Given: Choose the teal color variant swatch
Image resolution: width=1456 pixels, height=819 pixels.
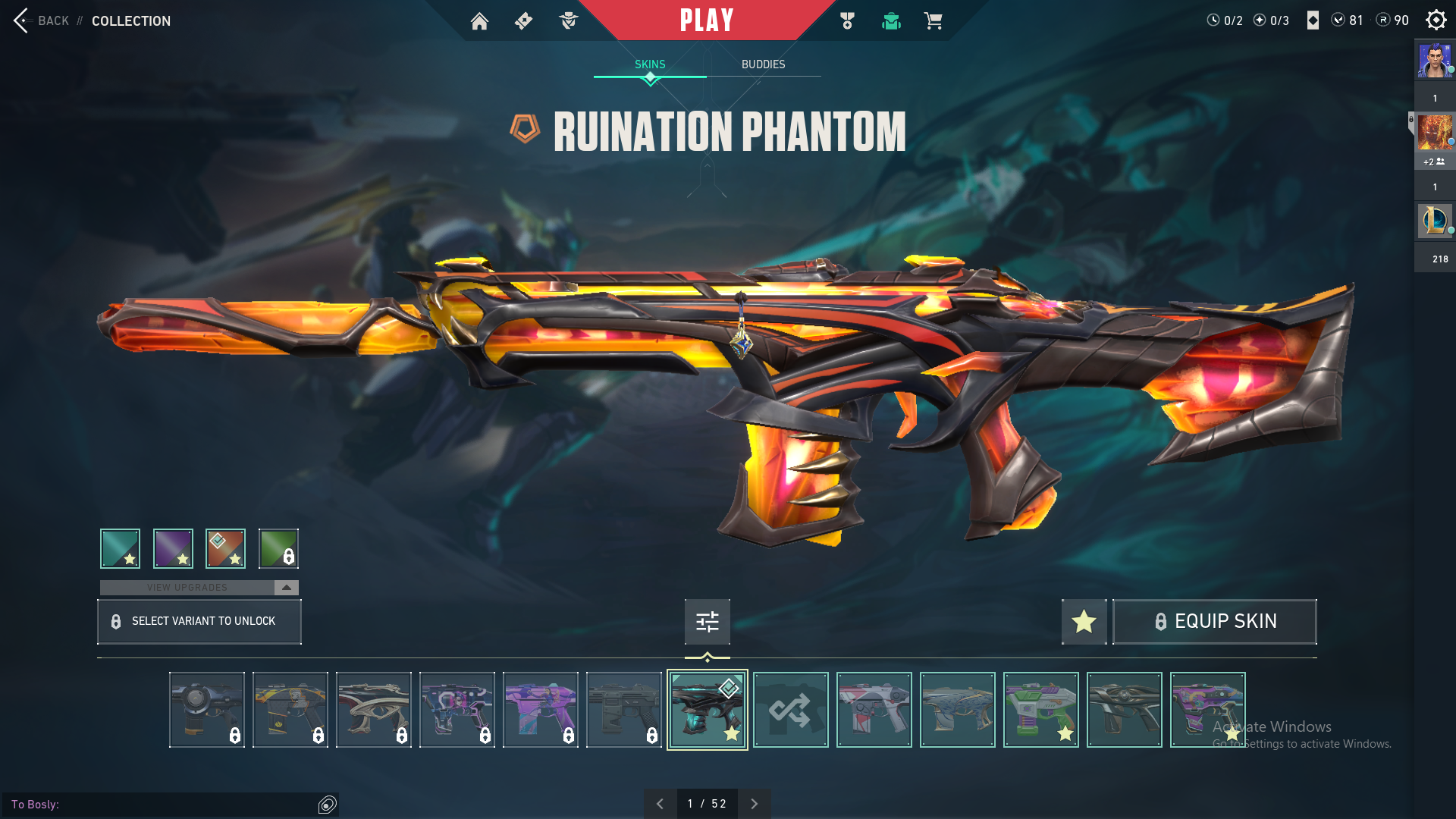Looking at the screenshot, I should (x=120, y=548).
